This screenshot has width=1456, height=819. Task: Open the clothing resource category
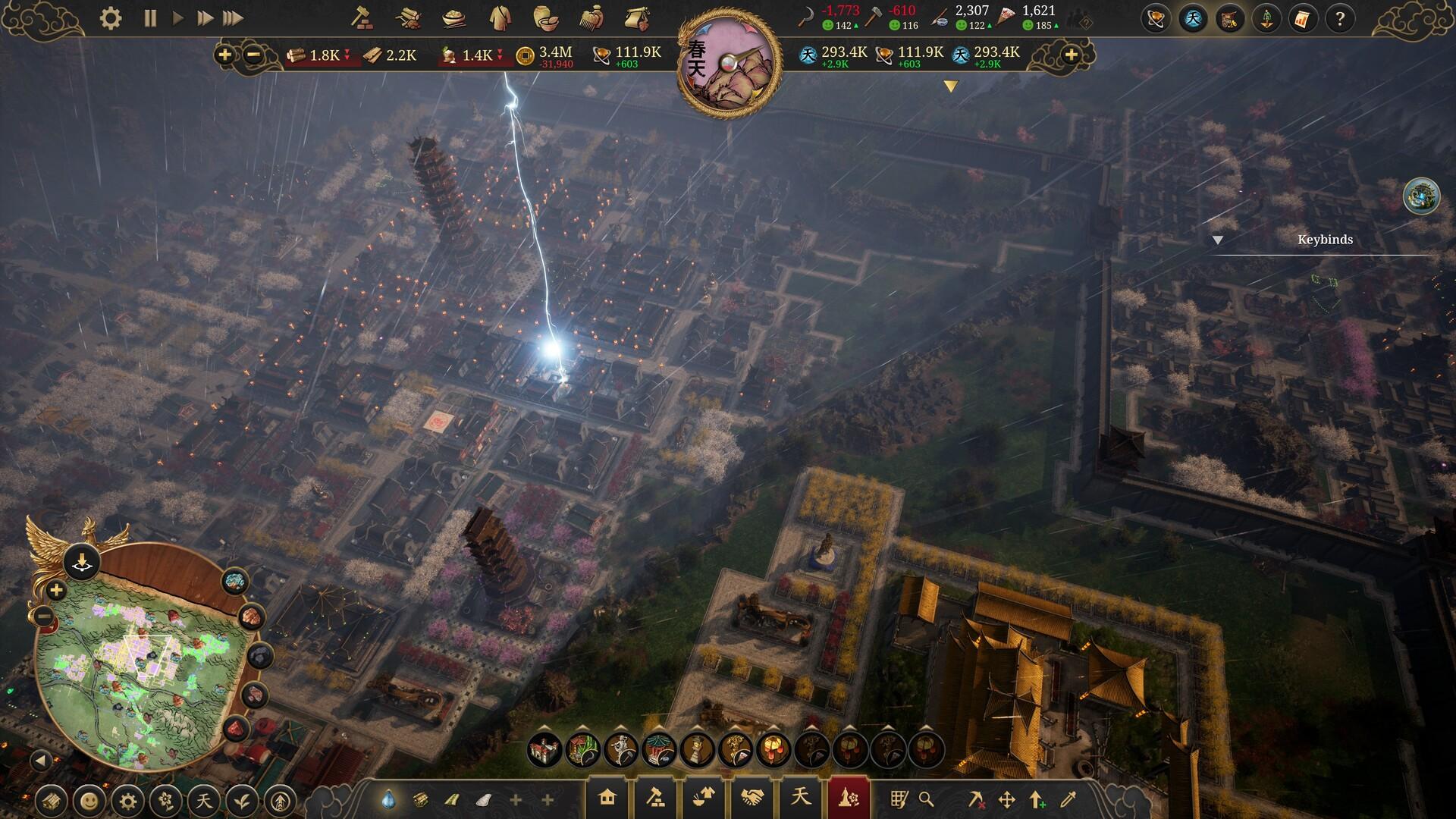point(499,18)
